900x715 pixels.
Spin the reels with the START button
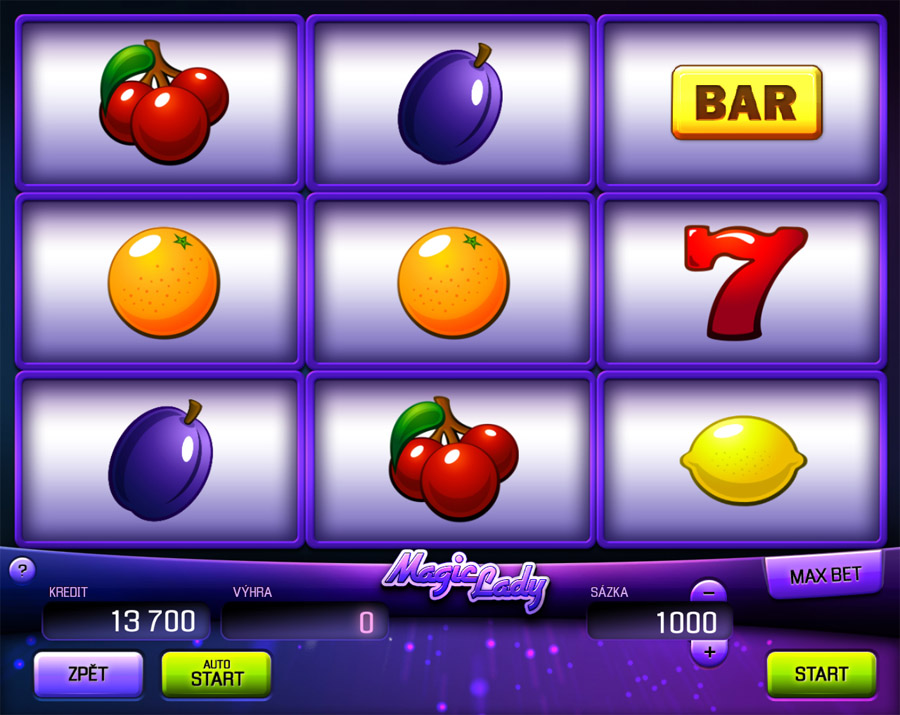click(821, 674)
